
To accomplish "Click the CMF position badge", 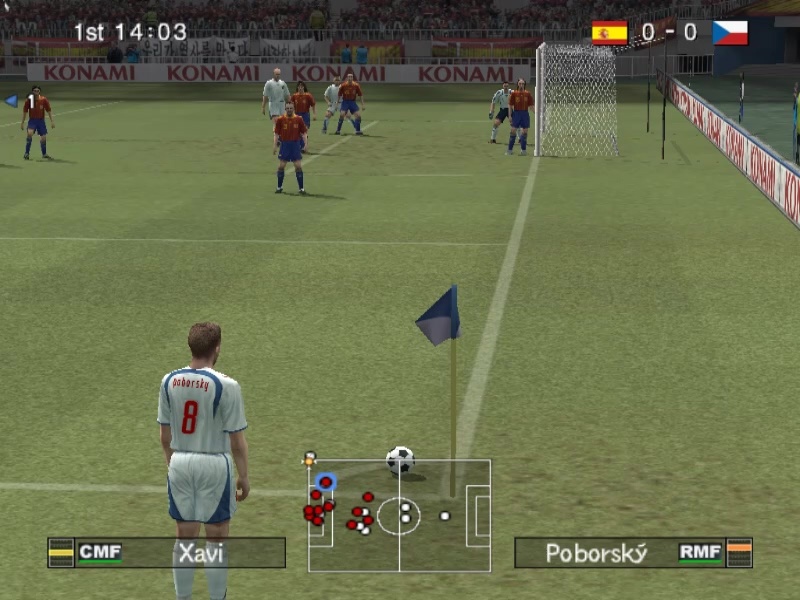I will click(x=100, y=552).
